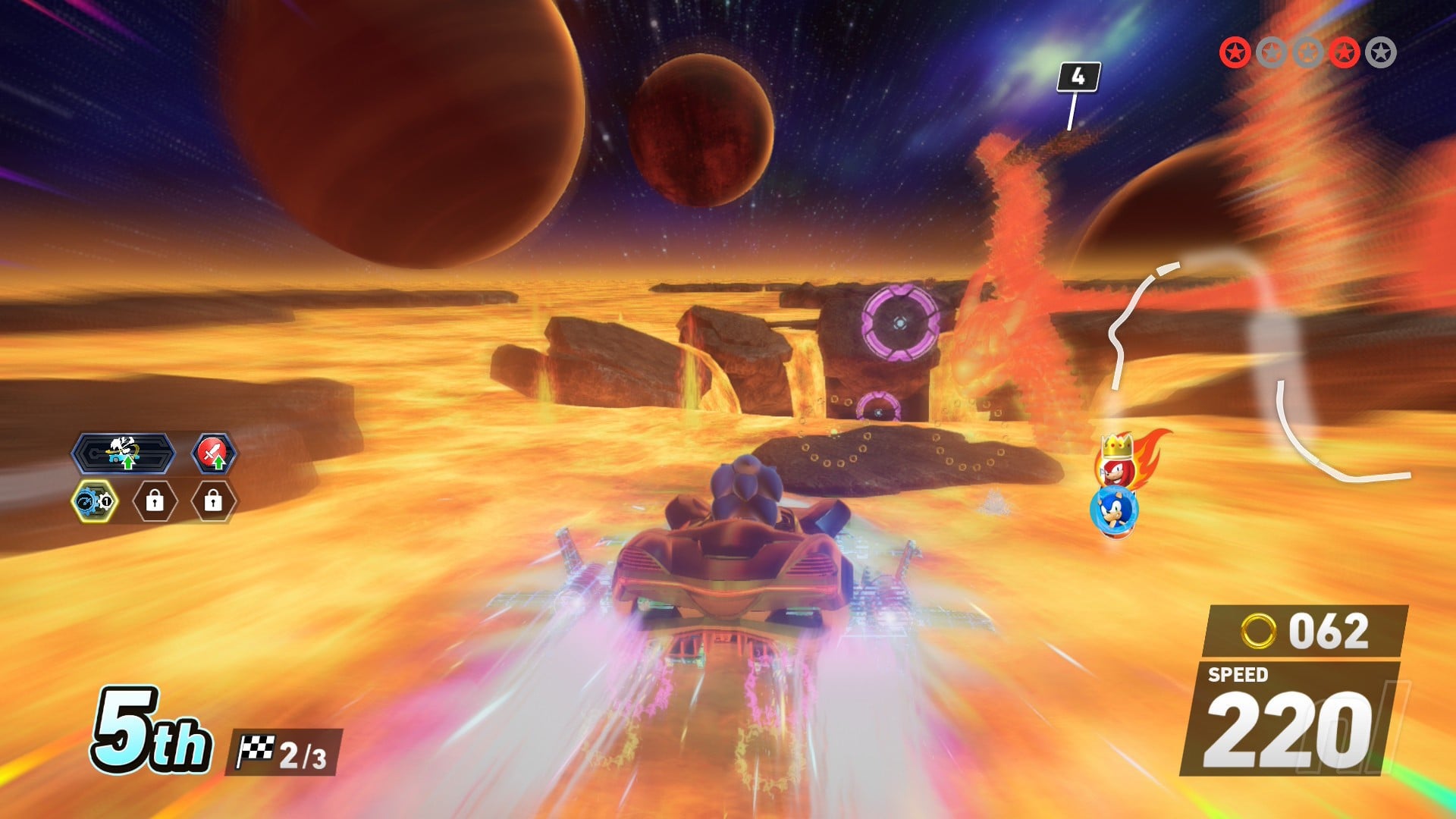Select the red sword attack gadget

213,453
